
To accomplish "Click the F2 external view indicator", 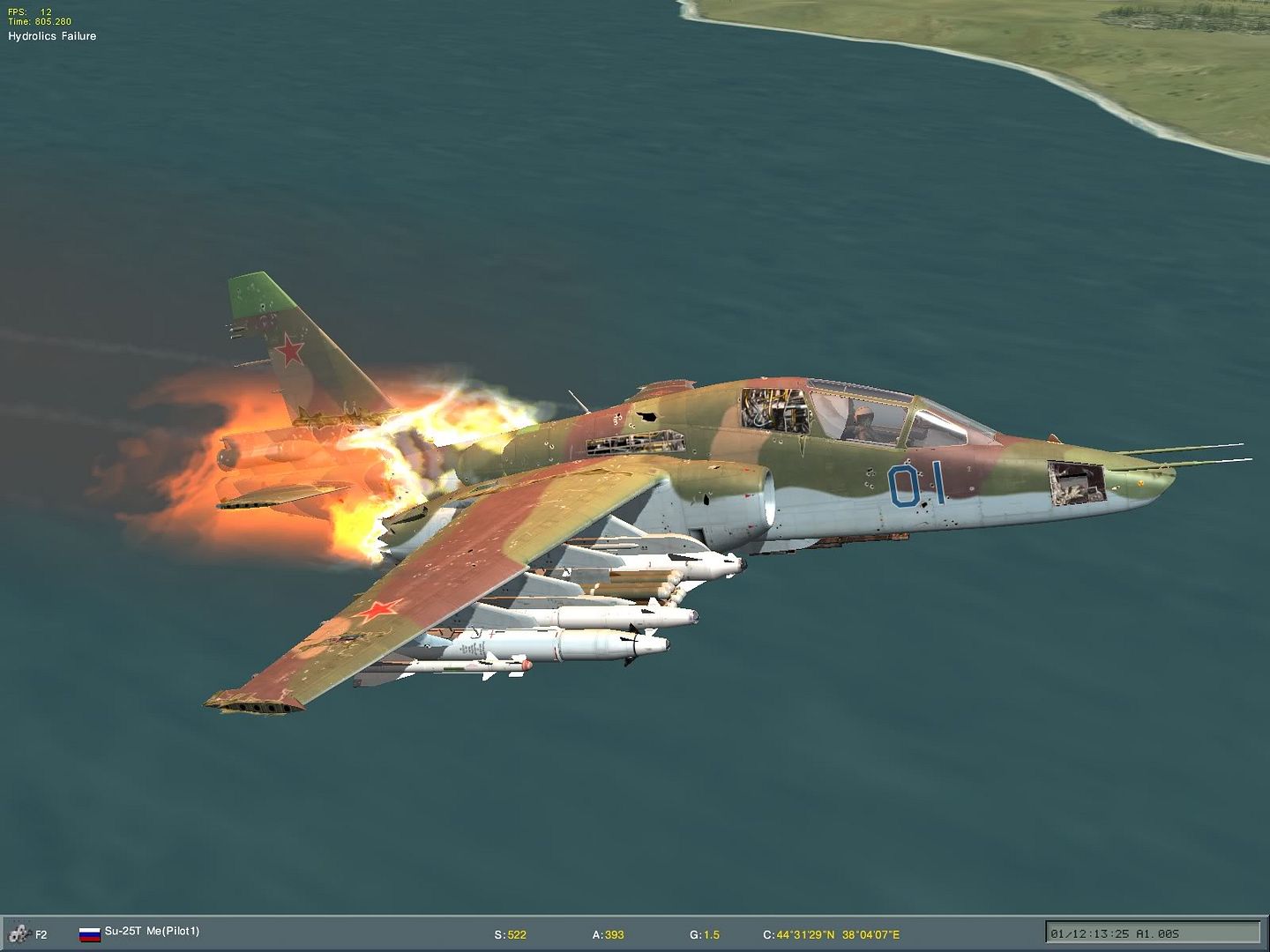I will (x=40, y=933).
